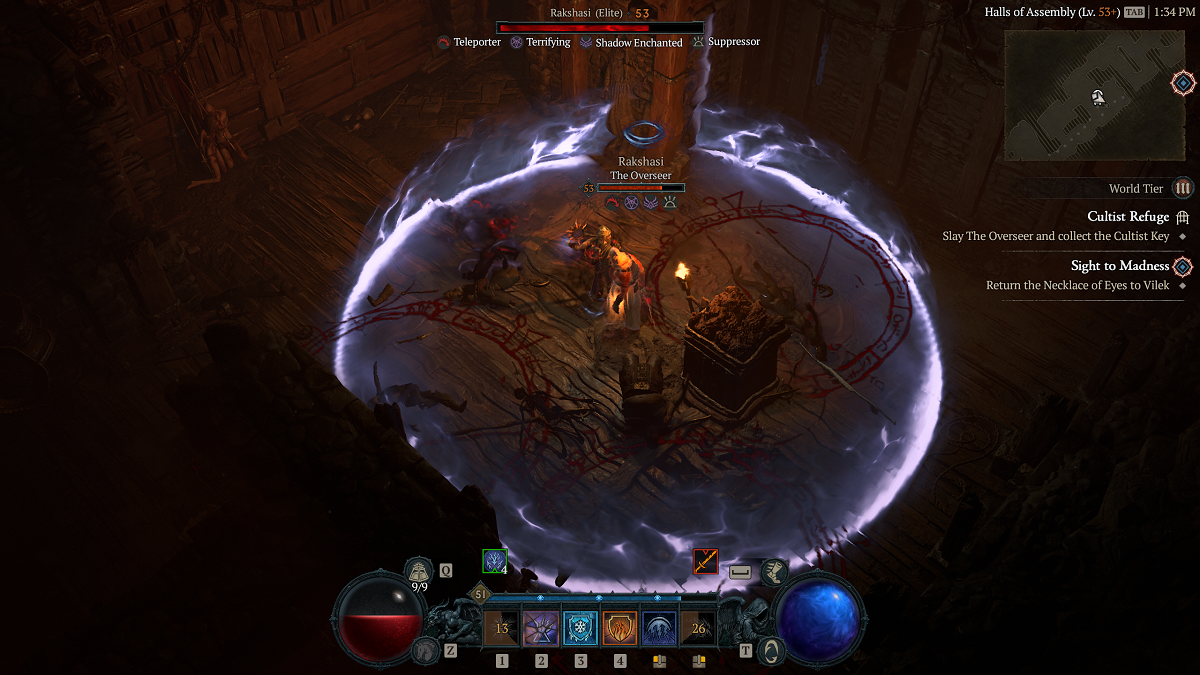
Task: Activate the snowflake shield skill
Action: pyautogui.click(x=580, y=629)
